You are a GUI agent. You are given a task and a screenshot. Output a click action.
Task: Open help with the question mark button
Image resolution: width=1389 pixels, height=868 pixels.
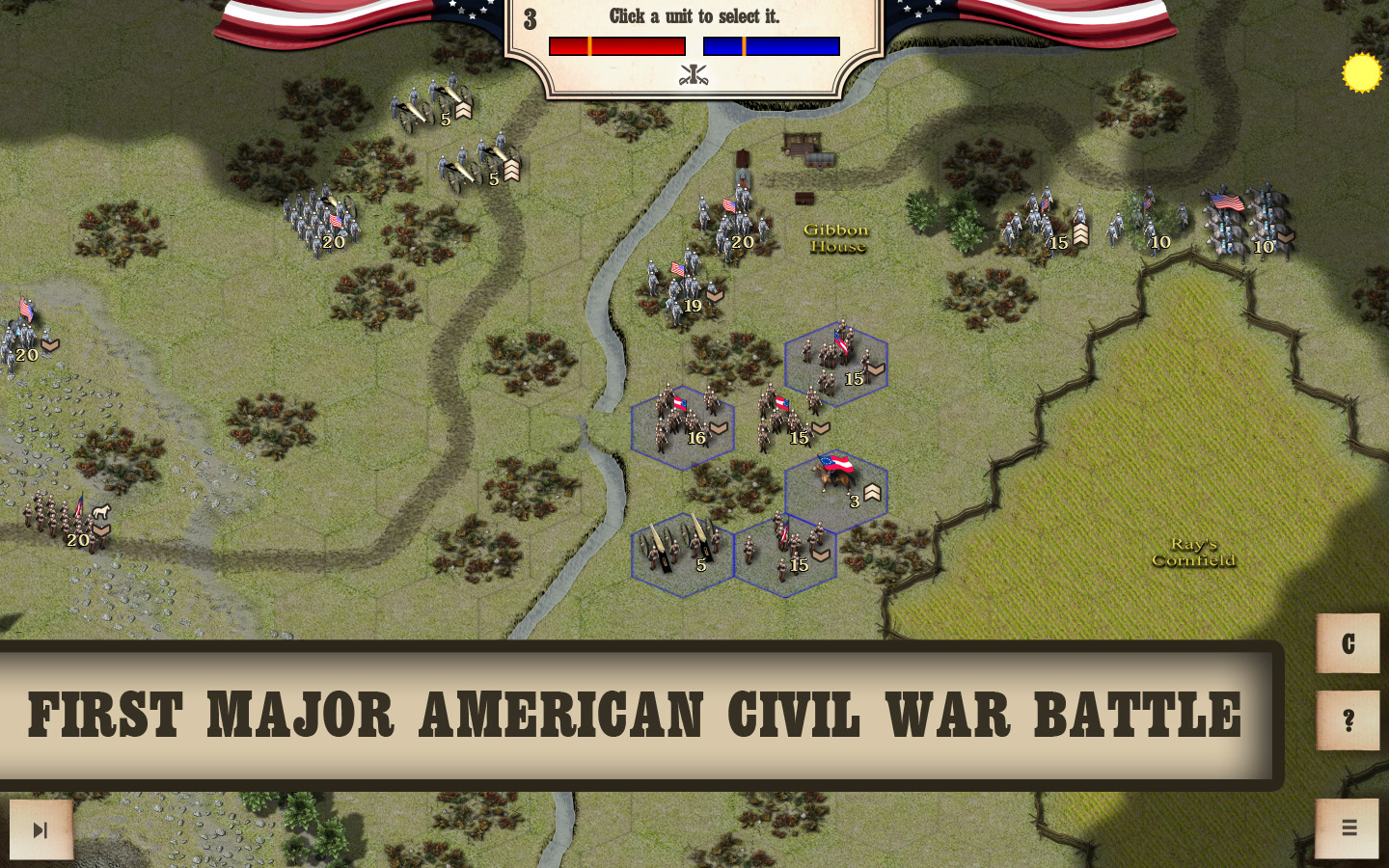coord(1348,720)
